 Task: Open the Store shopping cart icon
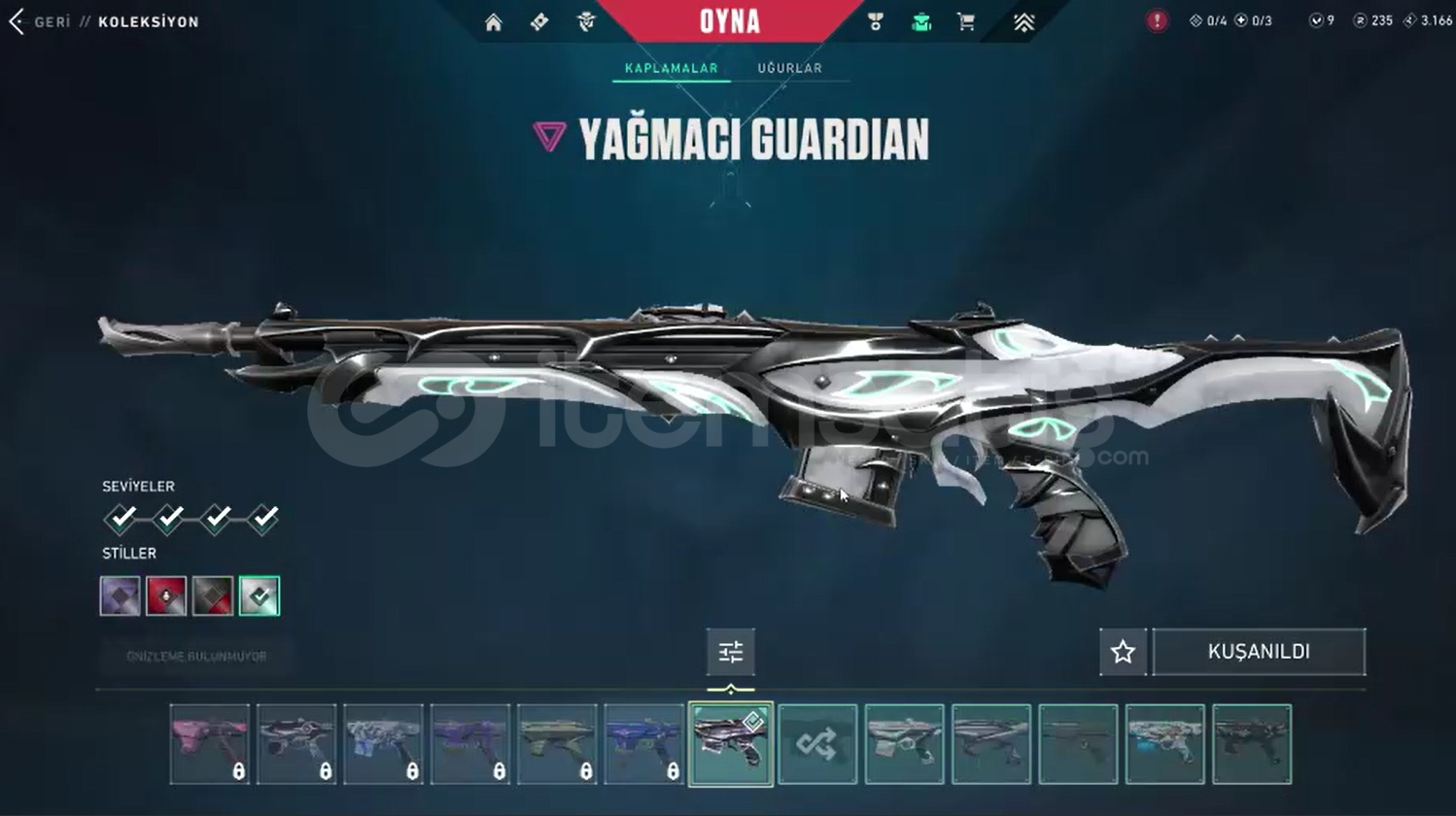pyautogui.click(x=965, y=20)
